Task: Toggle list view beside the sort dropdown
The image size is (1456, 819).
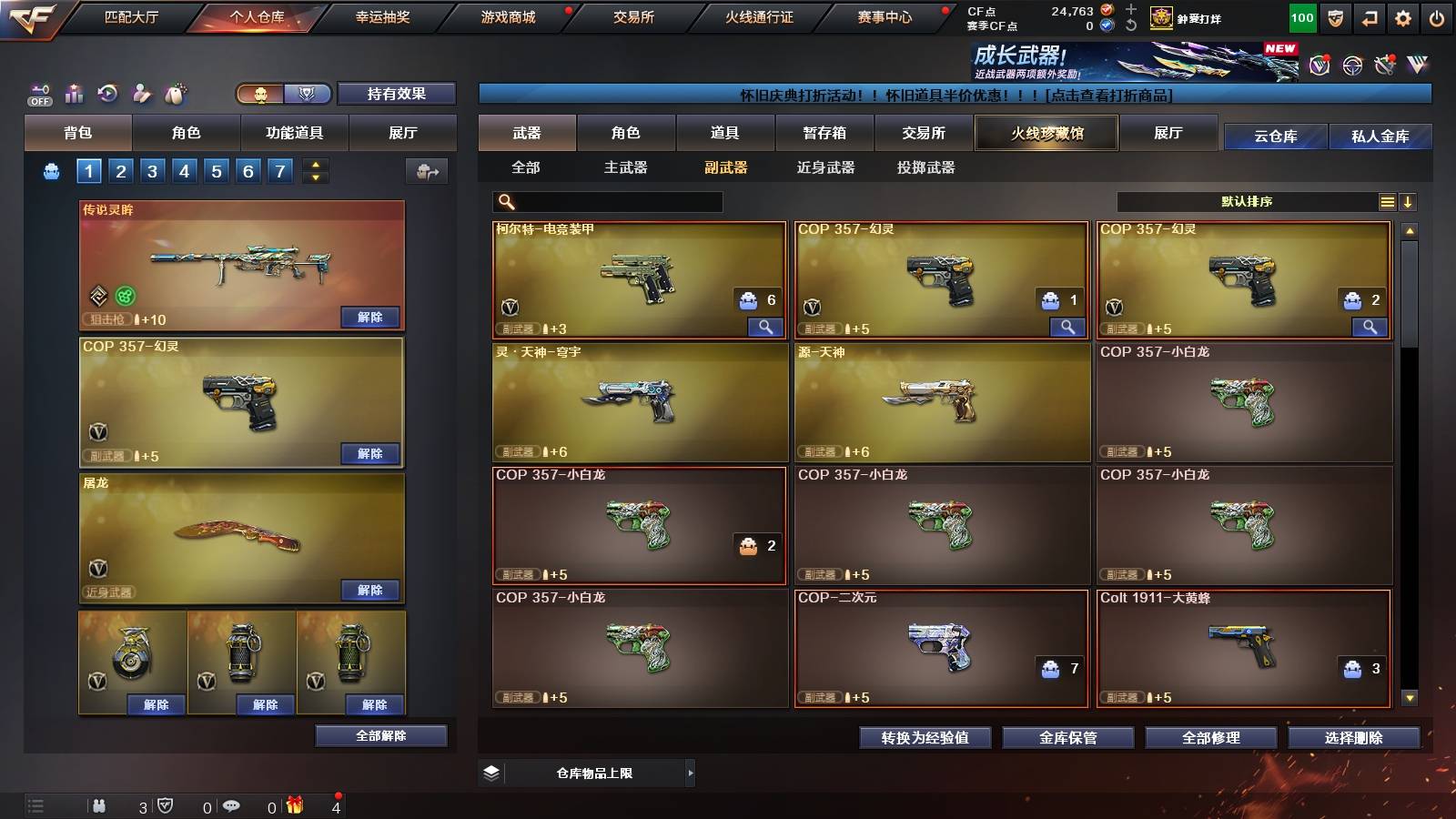Action: 1387,201
